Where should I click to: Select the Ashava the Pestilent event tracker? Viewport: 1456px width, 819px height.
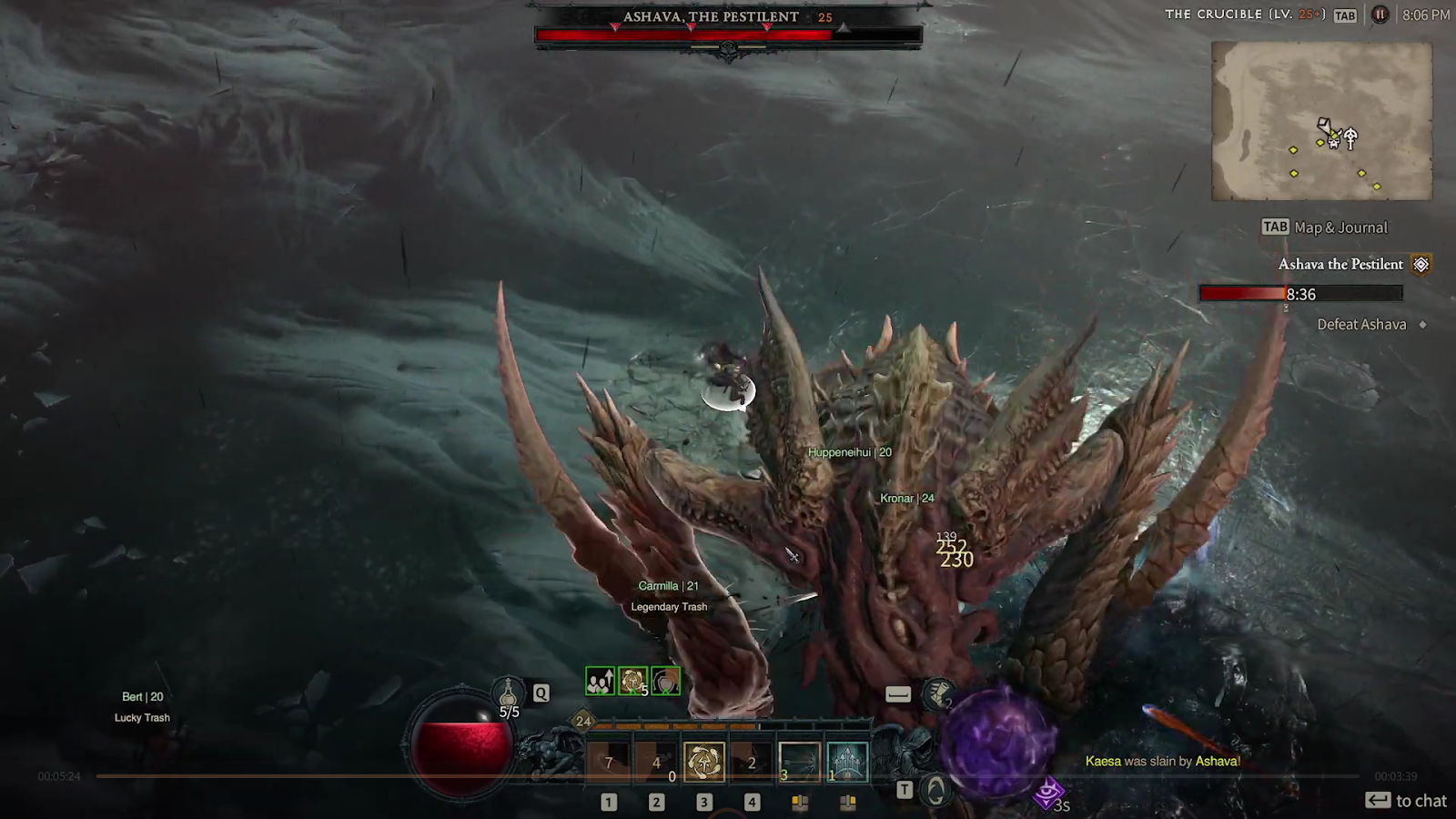(x=1340, y=264)
